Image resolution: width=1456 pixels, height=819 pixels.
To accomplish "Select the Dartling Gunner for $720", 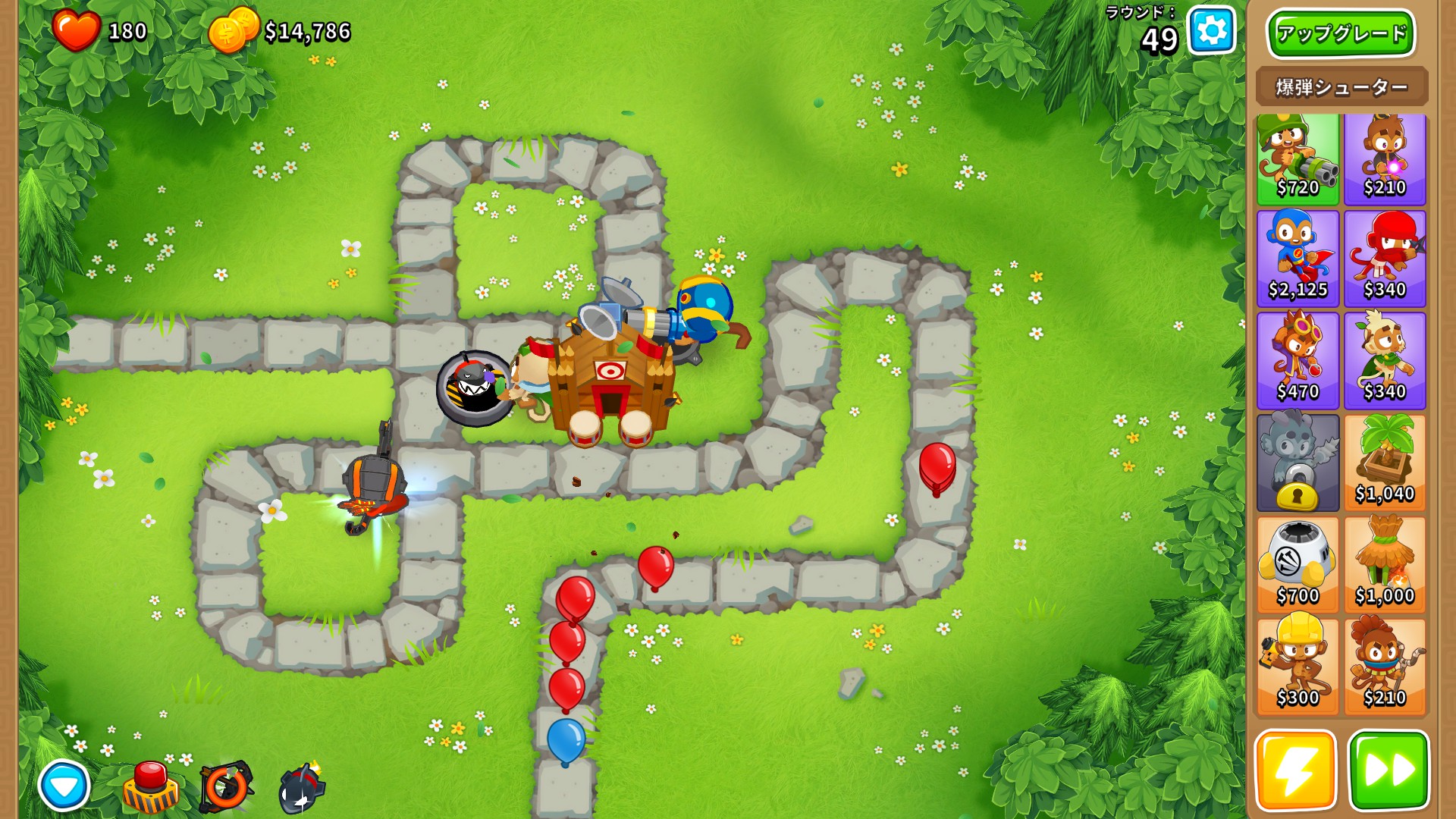I will point(1298,159).
